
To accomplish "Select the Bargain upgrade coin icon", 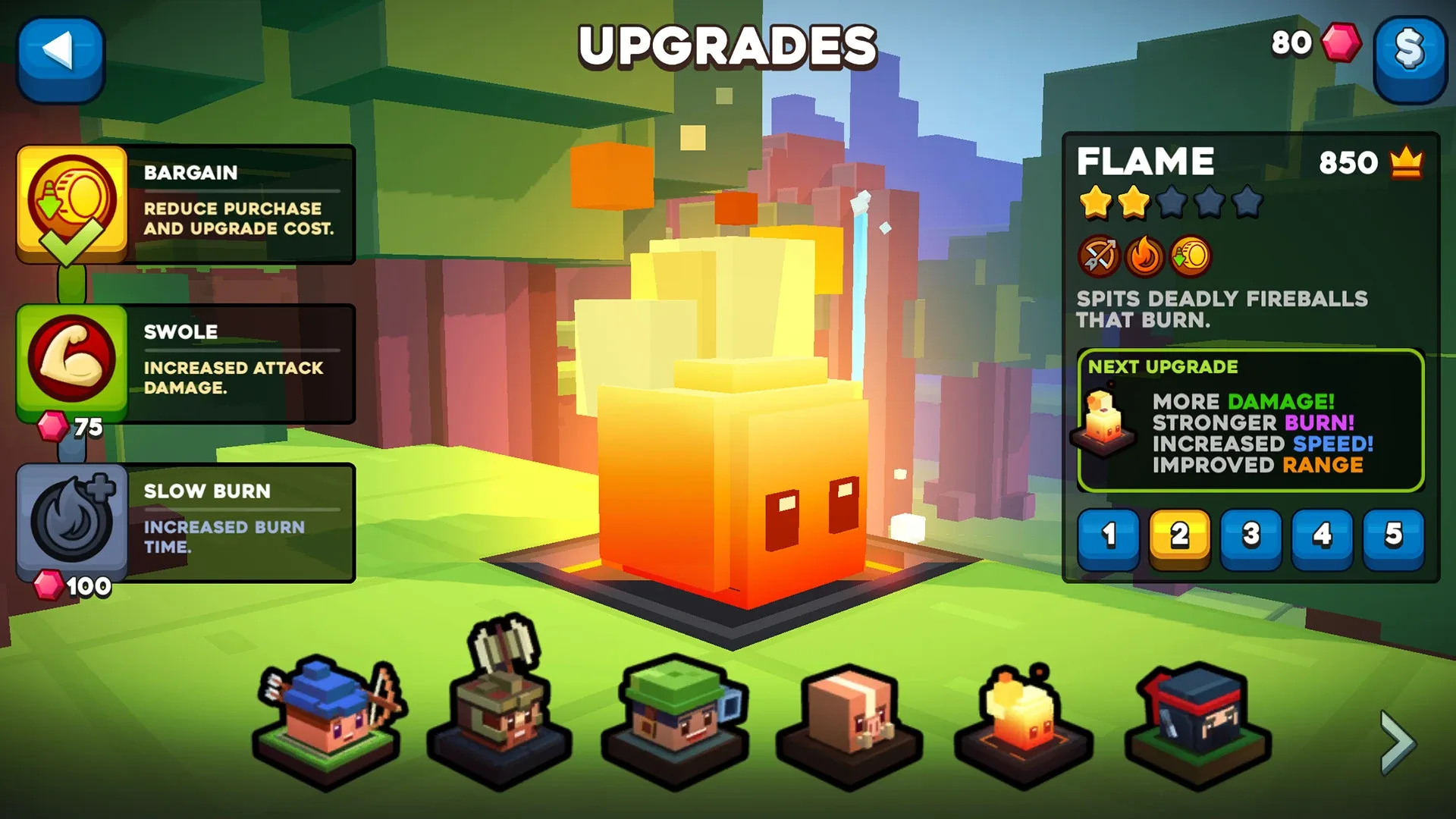I will (x=72, y=203).
